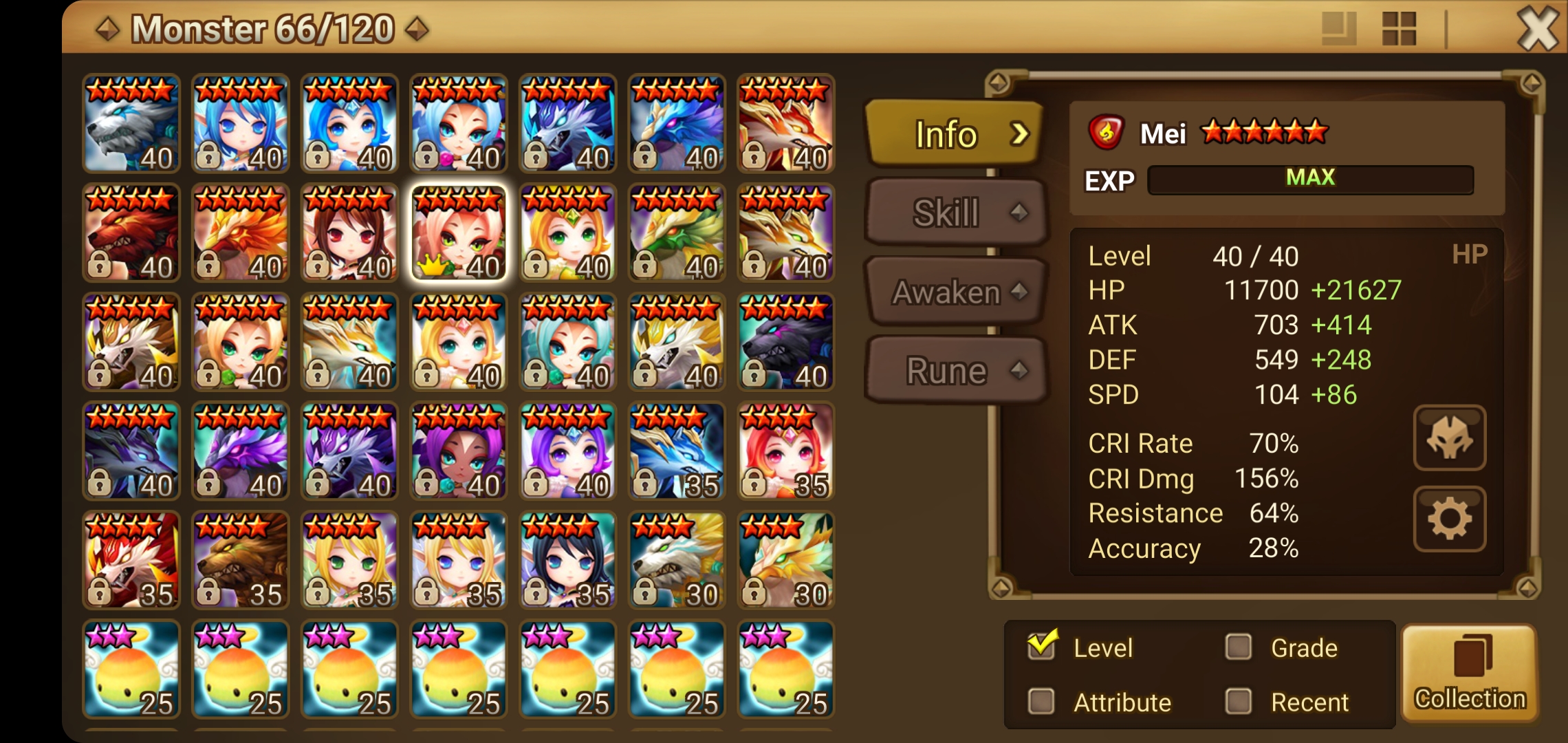Screen dimensions: 1568x743
Task: Open the Info tab
Action: coord(949,133)
